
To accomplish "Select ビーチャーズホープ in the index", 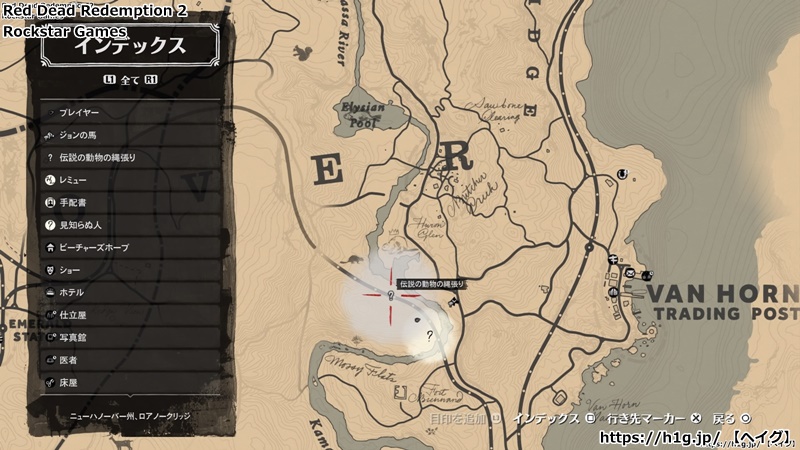I will pos(128,247).
